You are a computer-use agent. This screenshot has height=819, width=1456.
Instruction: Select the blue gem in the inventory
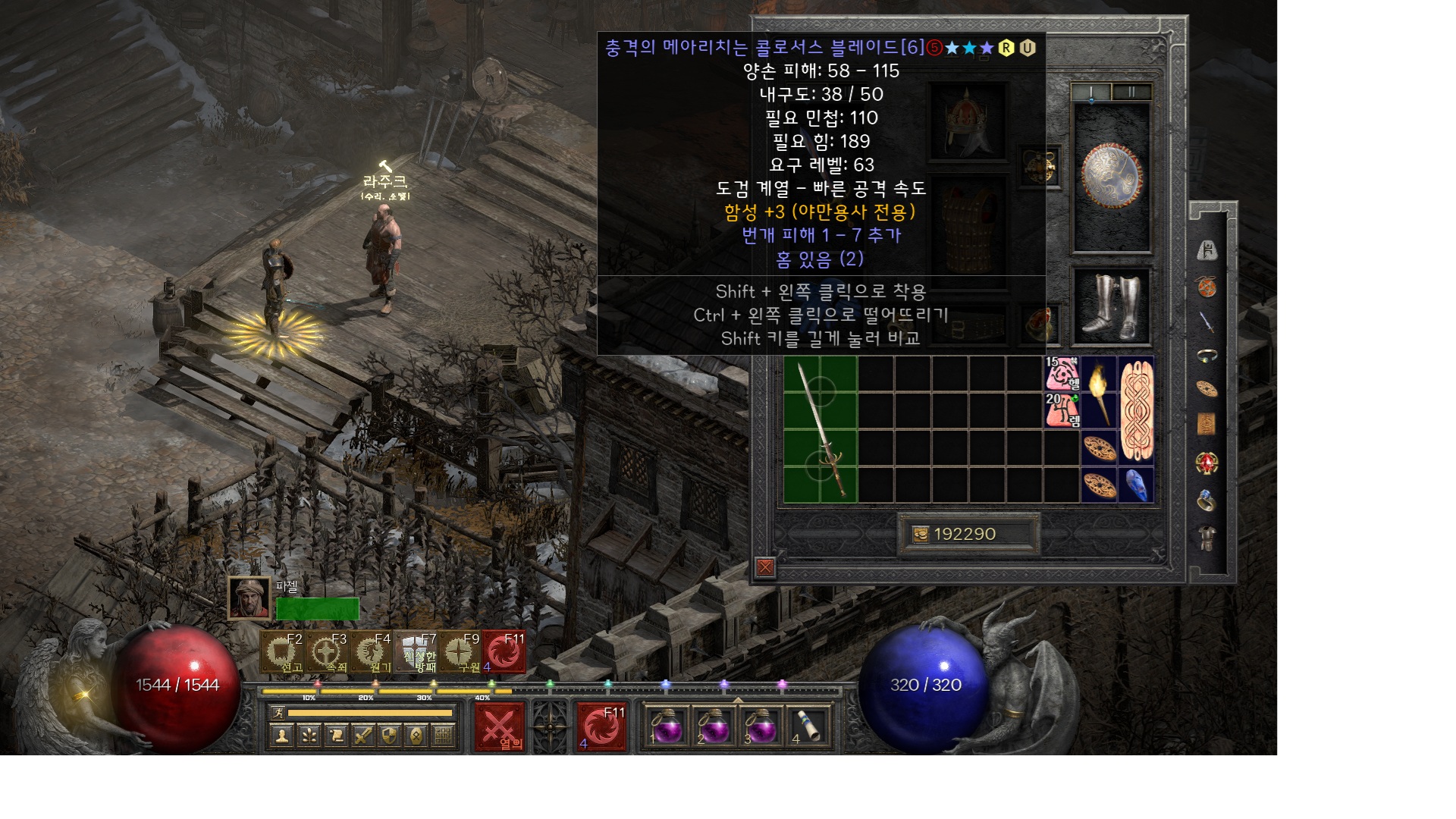click(x=1136, y=485)
